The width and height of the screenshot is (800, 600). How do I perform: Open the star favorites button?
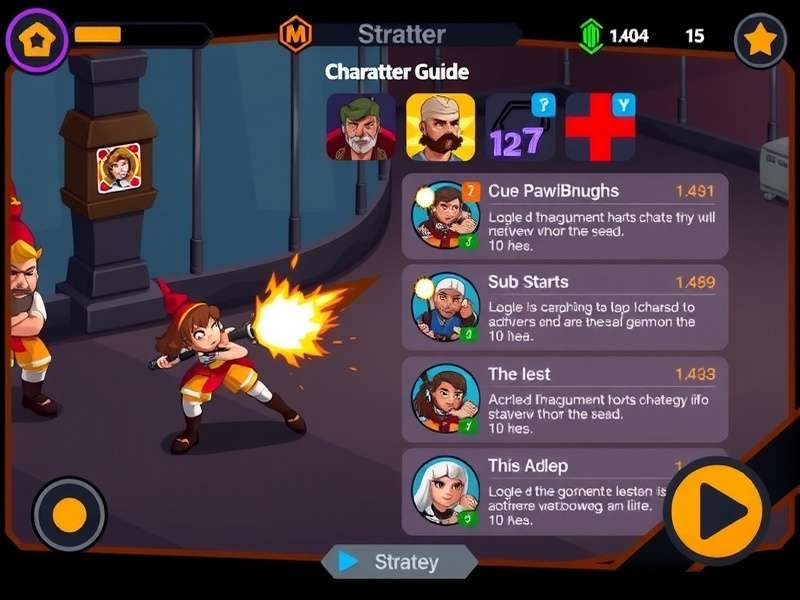pyautogui.click(x=760, y=40)
